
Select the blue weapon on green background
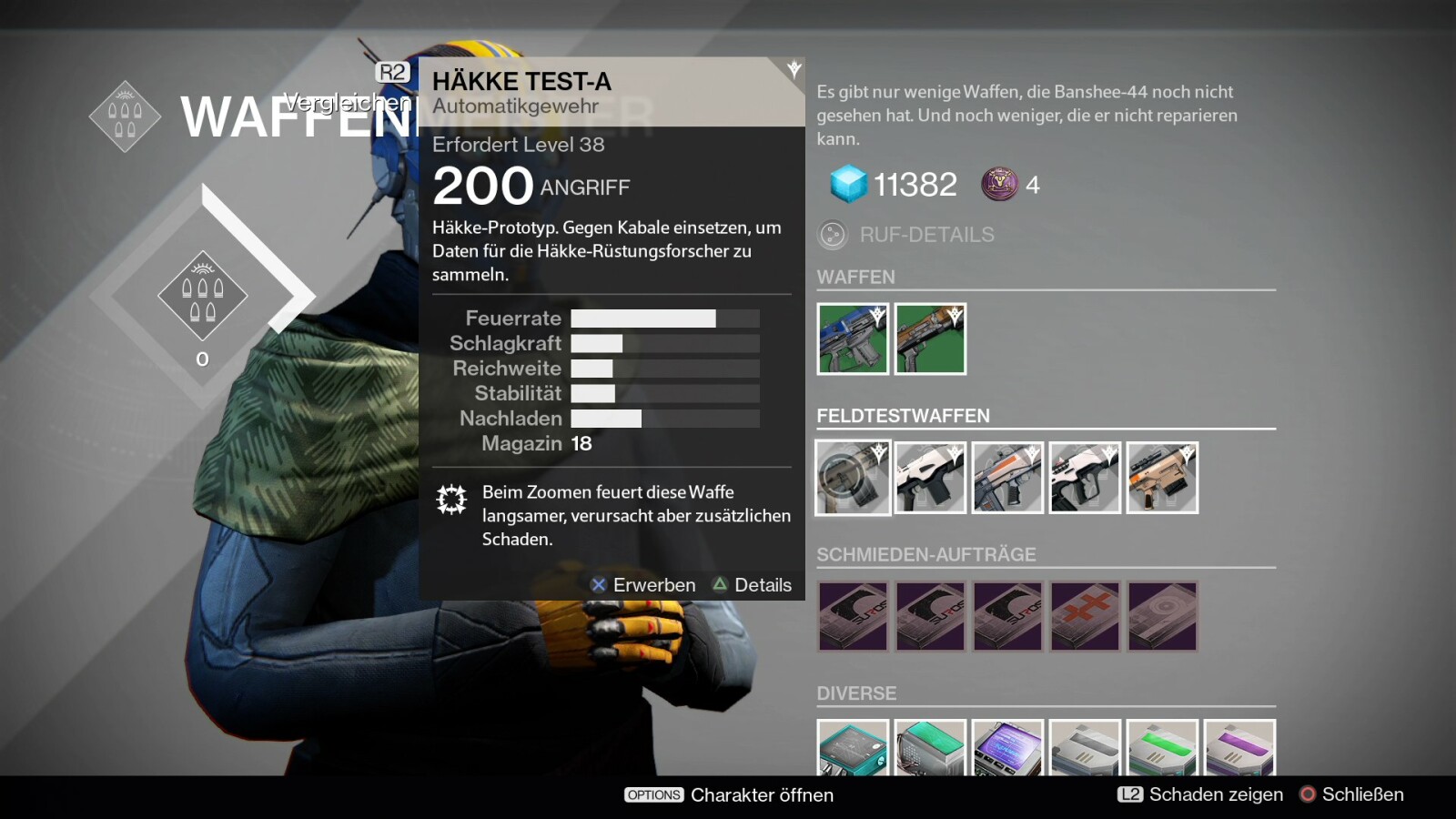click(x=853, y=339)
